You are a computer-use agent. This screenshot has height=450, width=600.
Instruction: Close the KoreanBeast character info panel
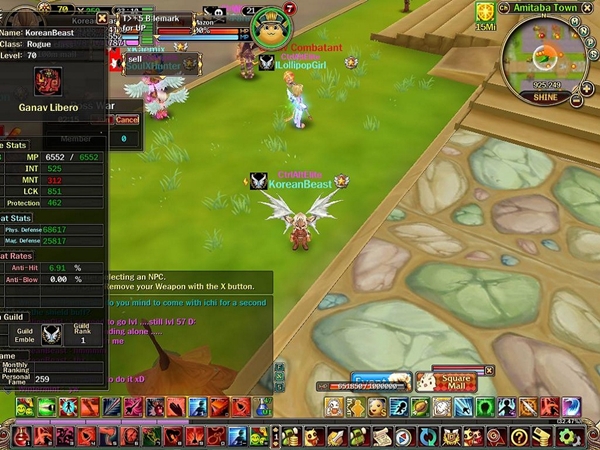click(102, 18)
